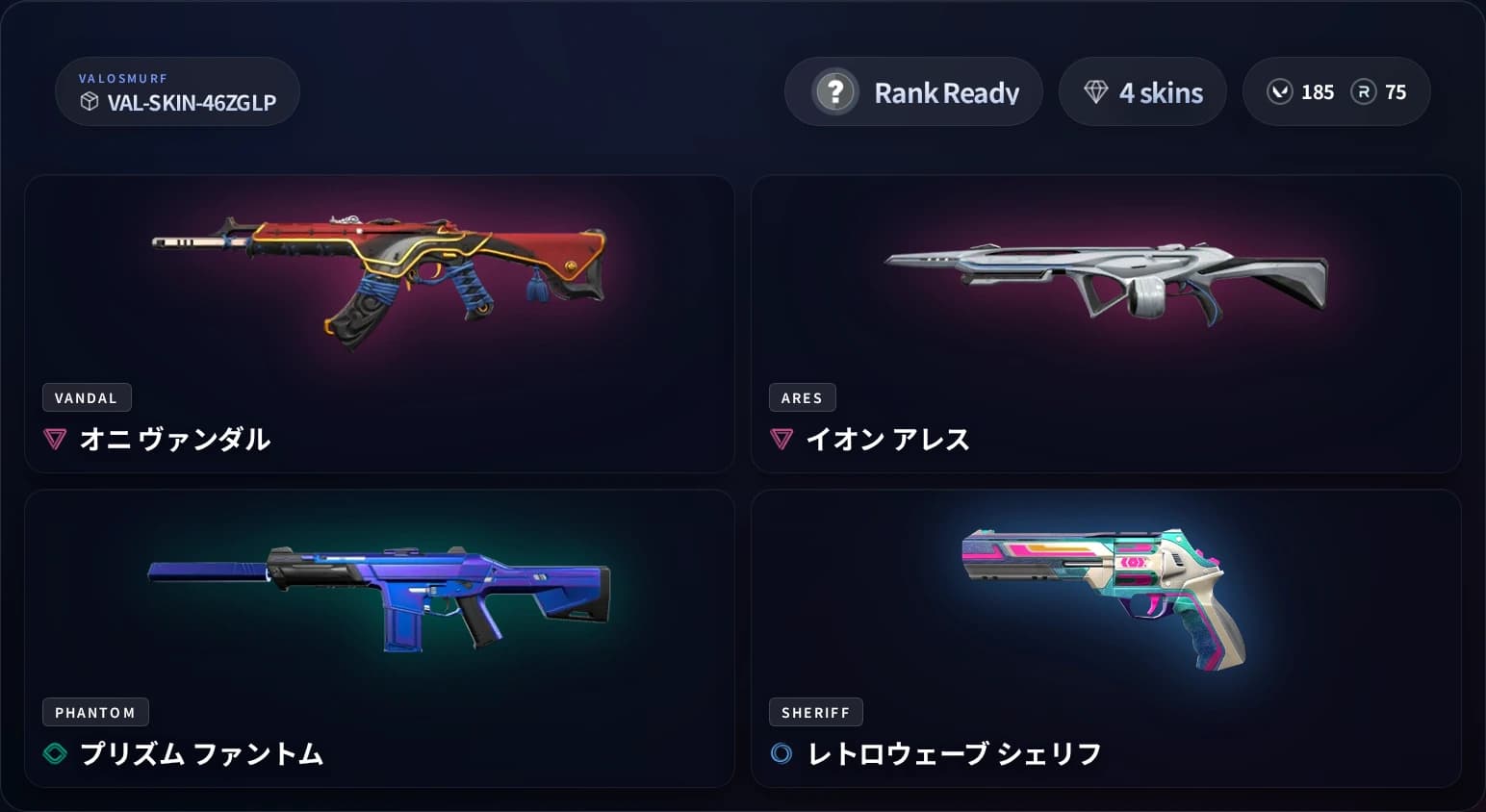Click the pink rarity icon beside イオン アレス
Image resolution: width=1486 pixels, height=812 pixels.
(780, 439)
